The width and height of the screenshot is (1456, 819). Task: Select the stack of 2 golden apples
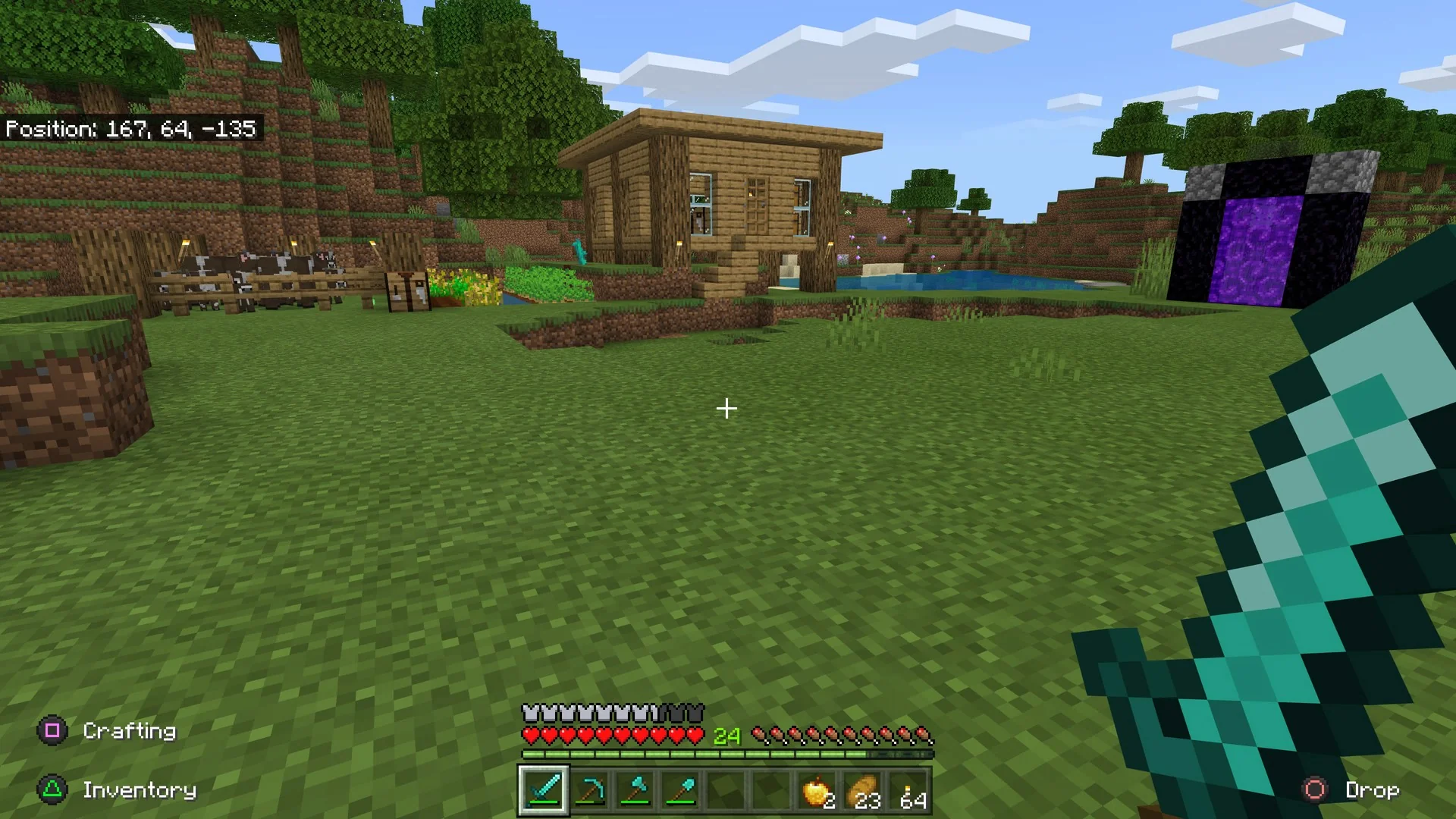tap(817, 791)
